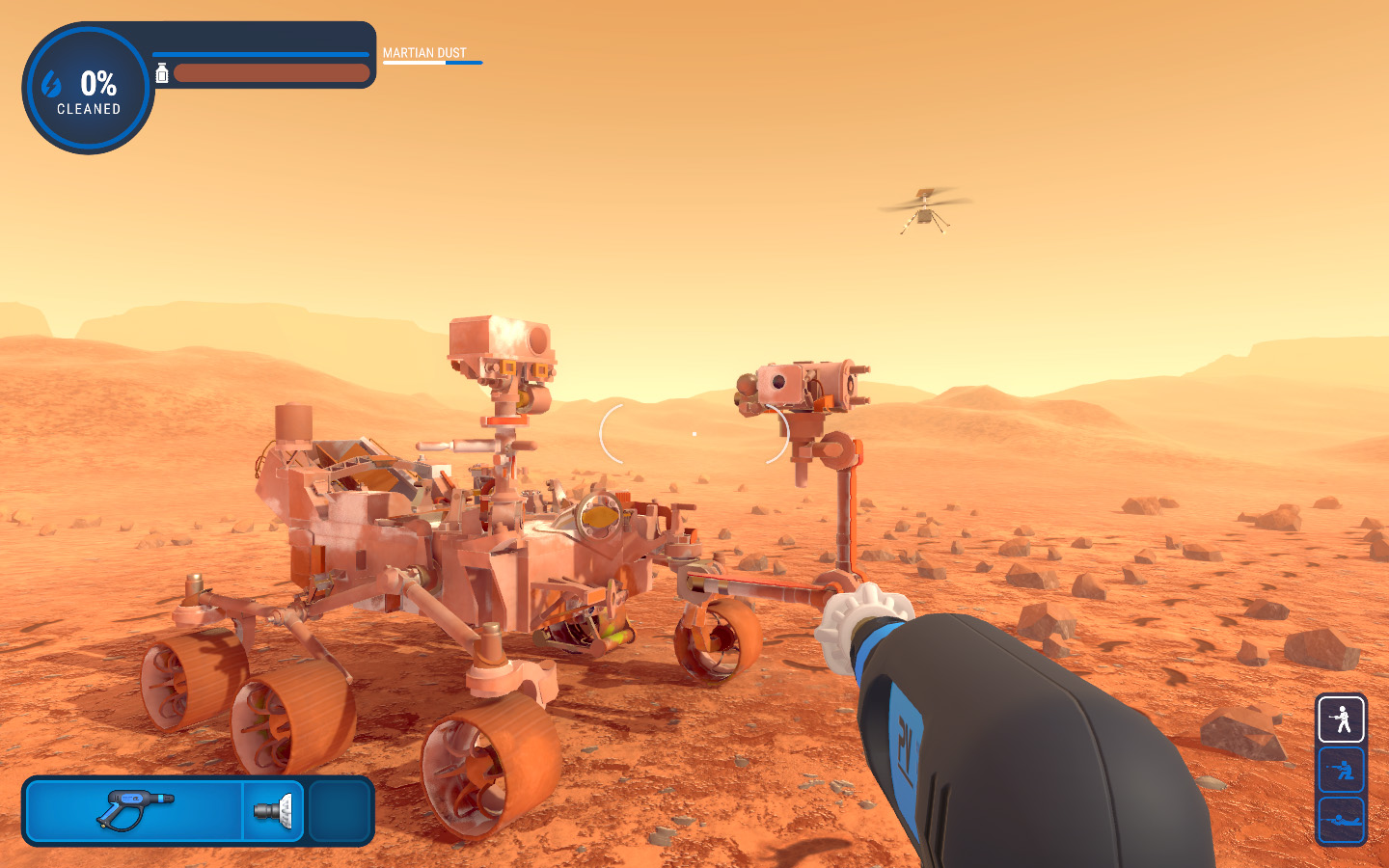Screen dimensions: 1389x868
Task: Activate the prone stance icon
Action: [1341, 820]
